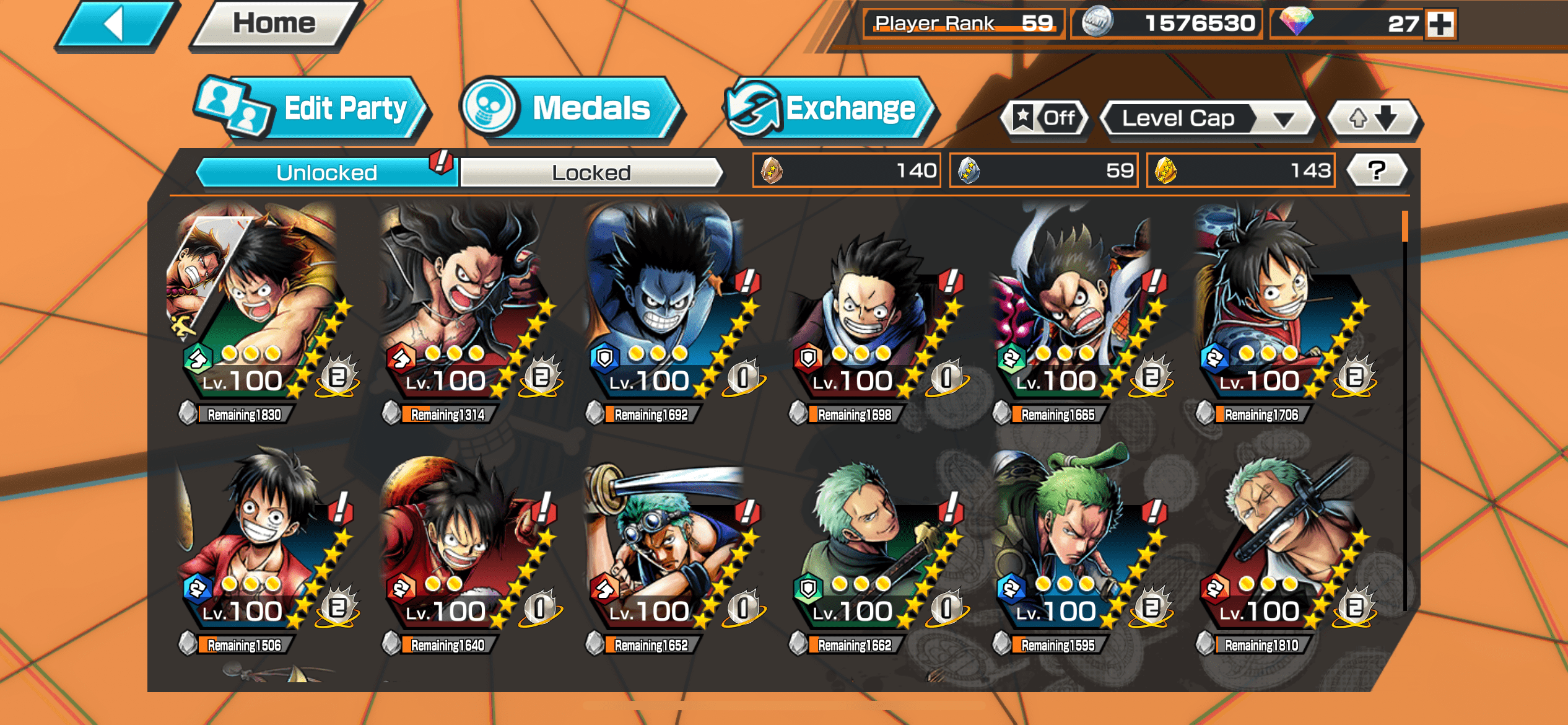Open the Exchange menu
The height and width of the screenshot is (725, 1568).
click(830, 110)
